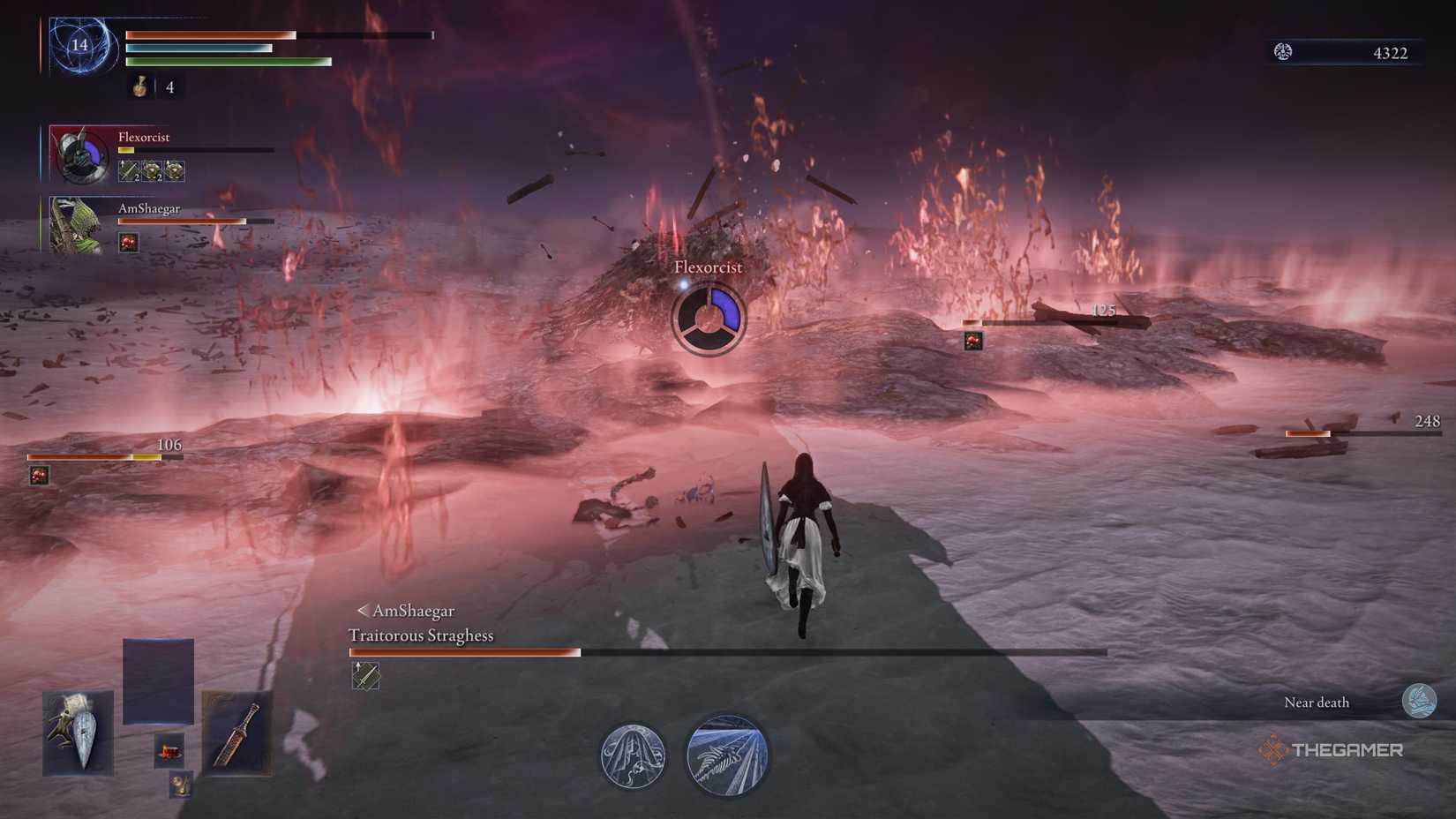Toggle the large dragon summon medallion

pos(727,755)
